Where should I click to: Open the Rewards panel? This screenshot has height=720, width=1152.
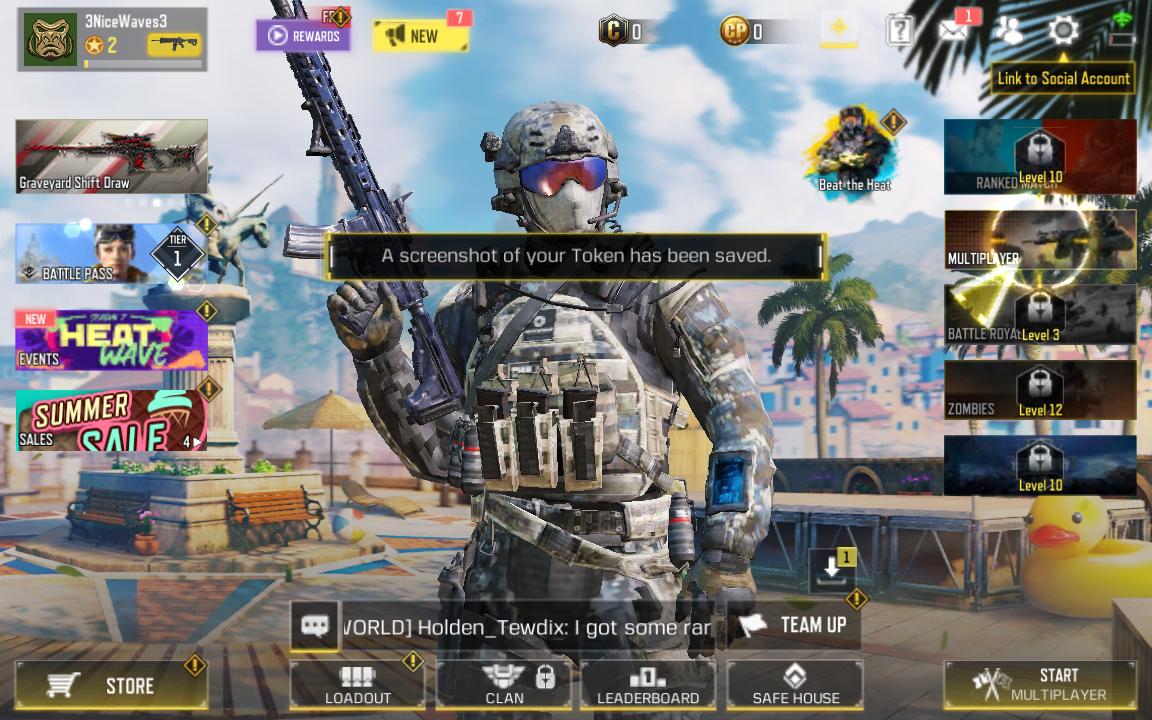[x=303, y=36]
